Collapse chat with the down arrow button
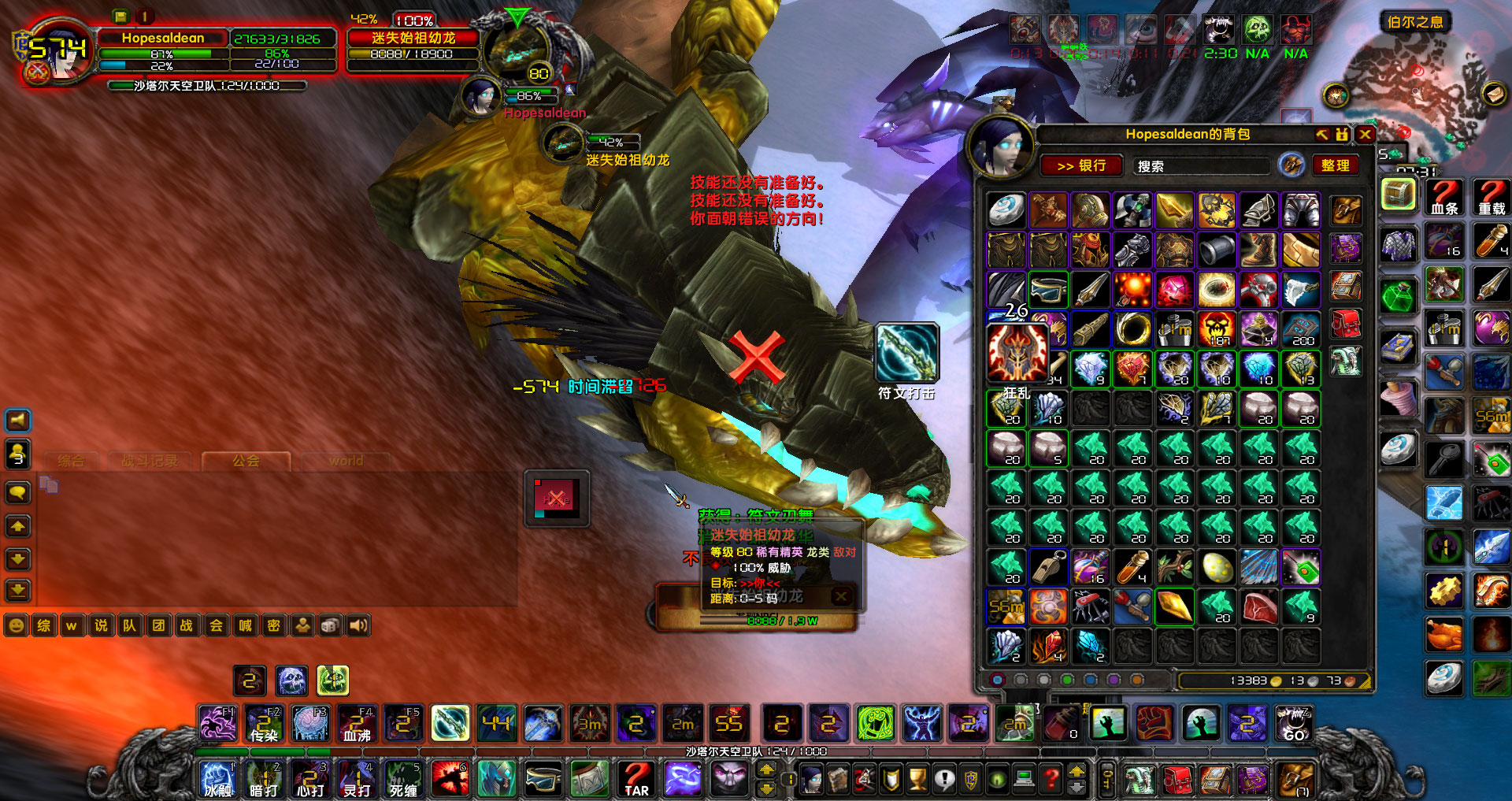The height and width of the screenshot is (801, 1512). pos(17,559)
